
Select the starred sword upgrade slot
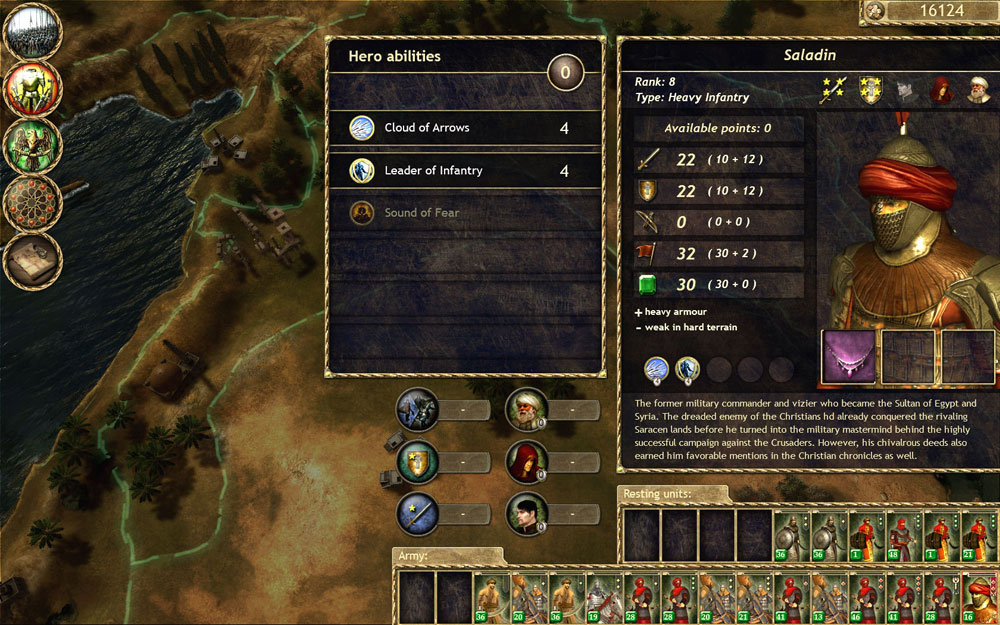pyautogui.click(x=418, y=514)
